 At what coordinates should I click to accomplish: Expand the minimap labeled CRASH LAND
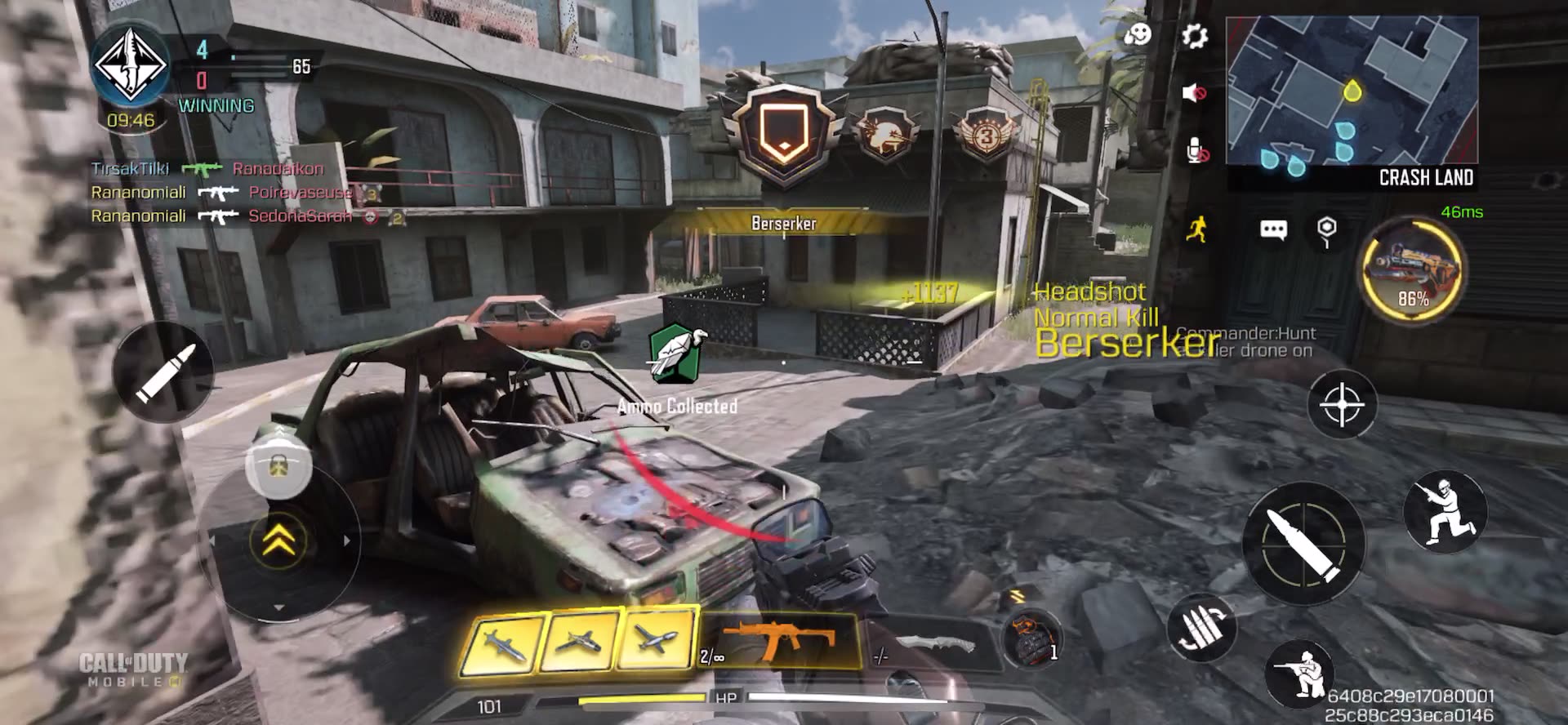click(x=1352, y=90)
